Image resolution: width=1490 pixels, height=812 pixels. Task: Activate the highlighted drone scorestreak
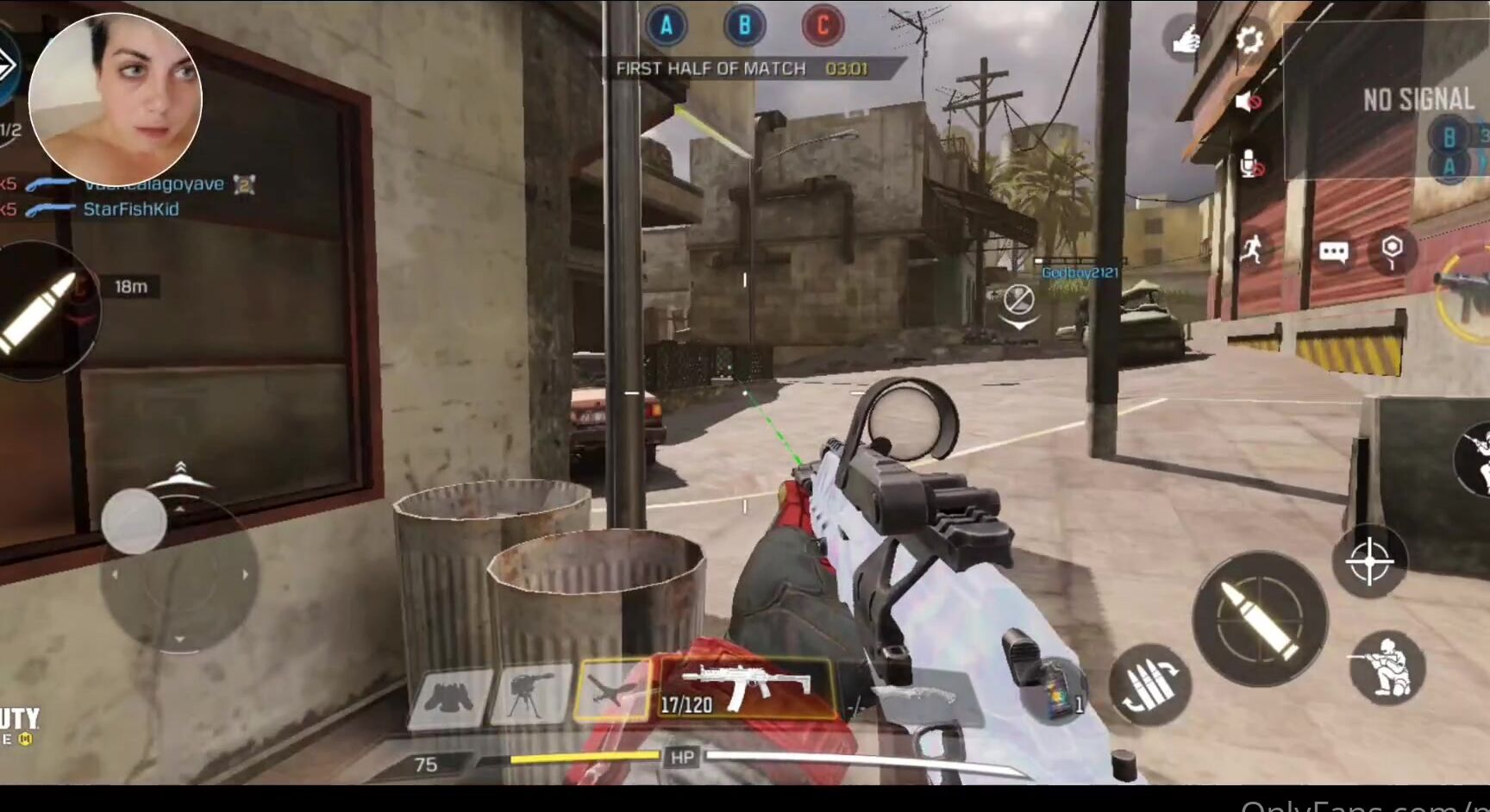pyautogui.click(x=613, y=690)
